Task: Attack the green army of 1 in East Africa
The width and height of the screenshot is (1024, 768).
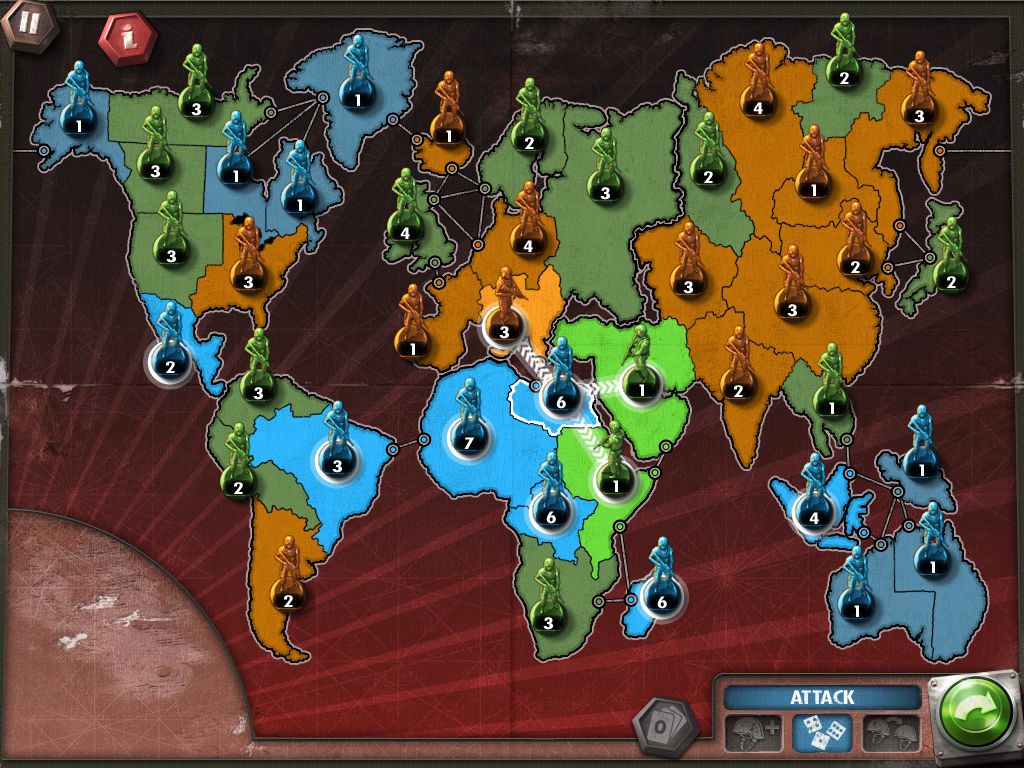Action: [x=615, y=485]
